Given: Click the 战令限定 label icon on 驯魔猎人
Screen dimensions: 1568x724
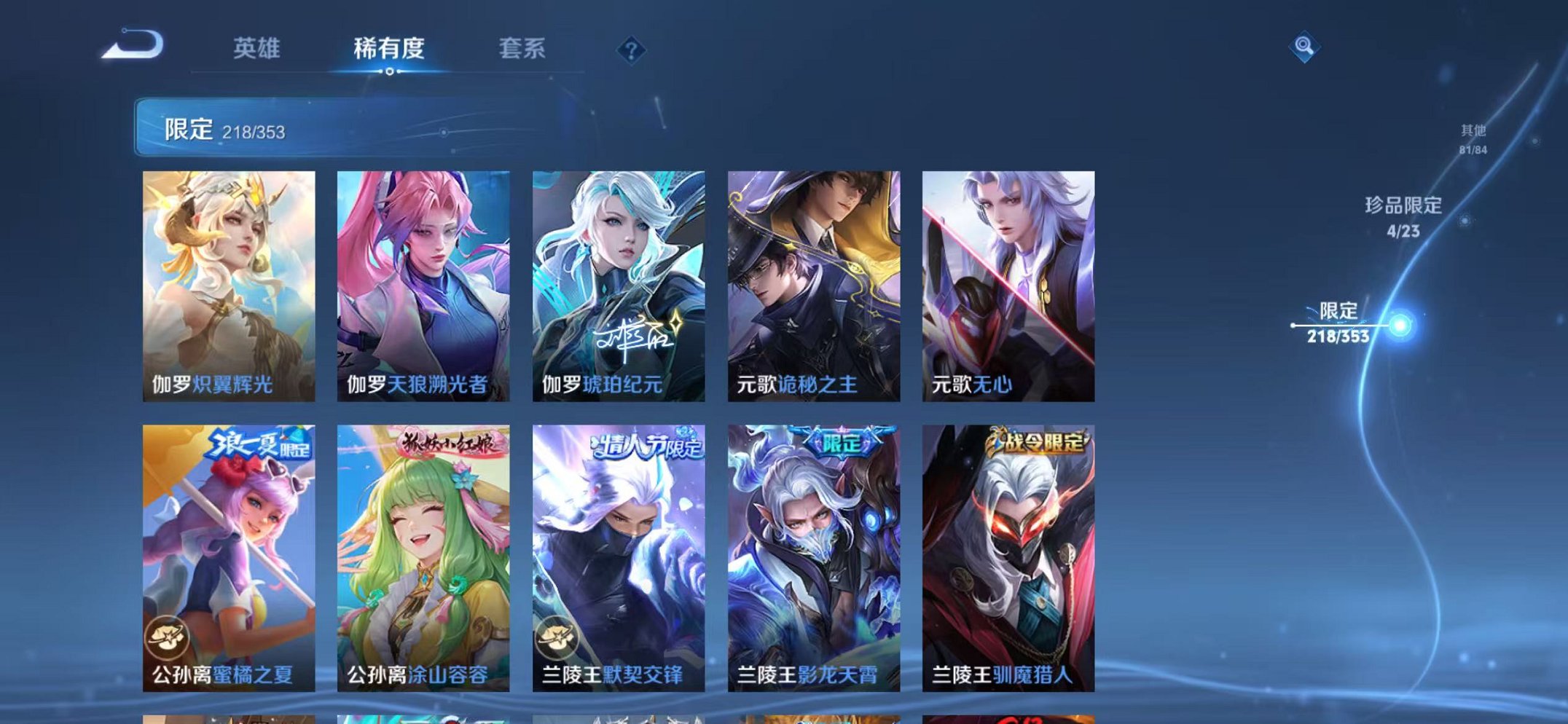Looking at the screenshot, I should [1038, 441].
